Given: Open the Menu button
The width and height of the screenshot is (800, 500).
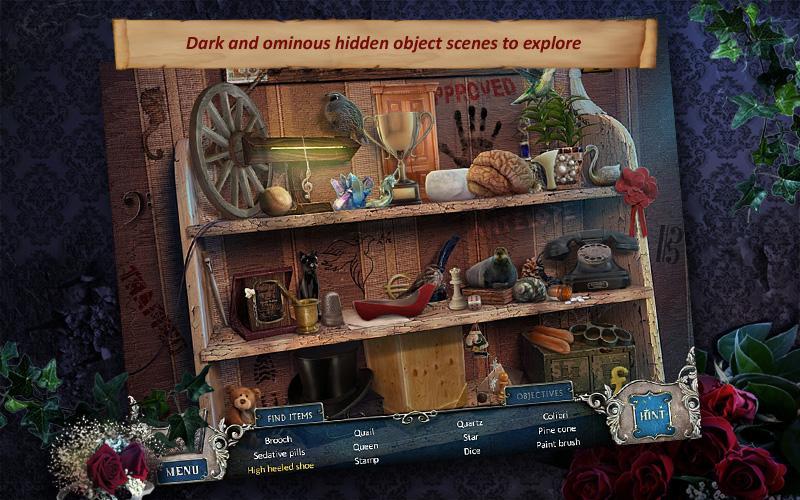Looking at the screenshot, I should [182, 468].
